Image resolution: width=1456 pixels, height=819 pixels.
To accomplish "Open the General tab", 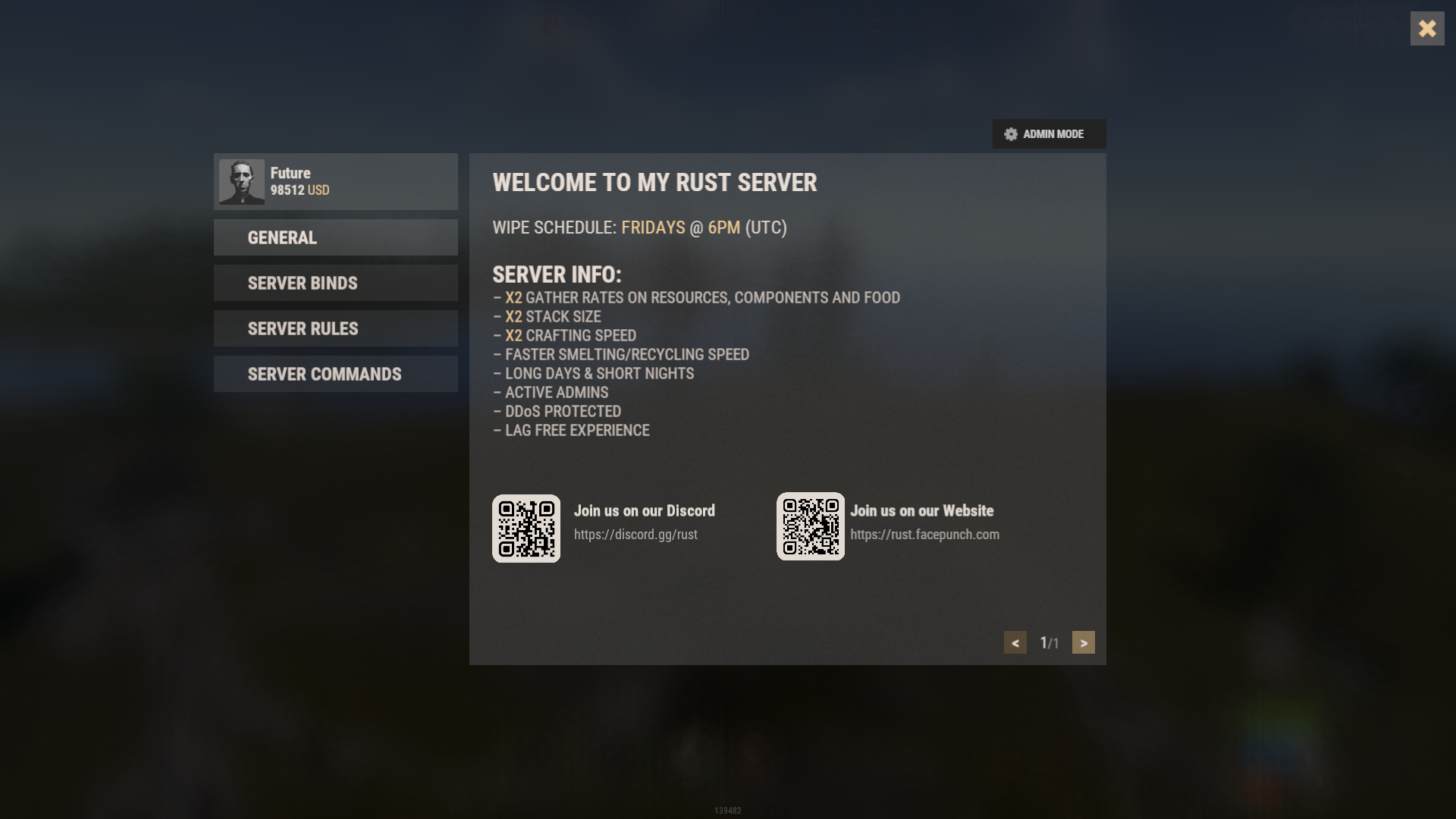I will (335, 237).
